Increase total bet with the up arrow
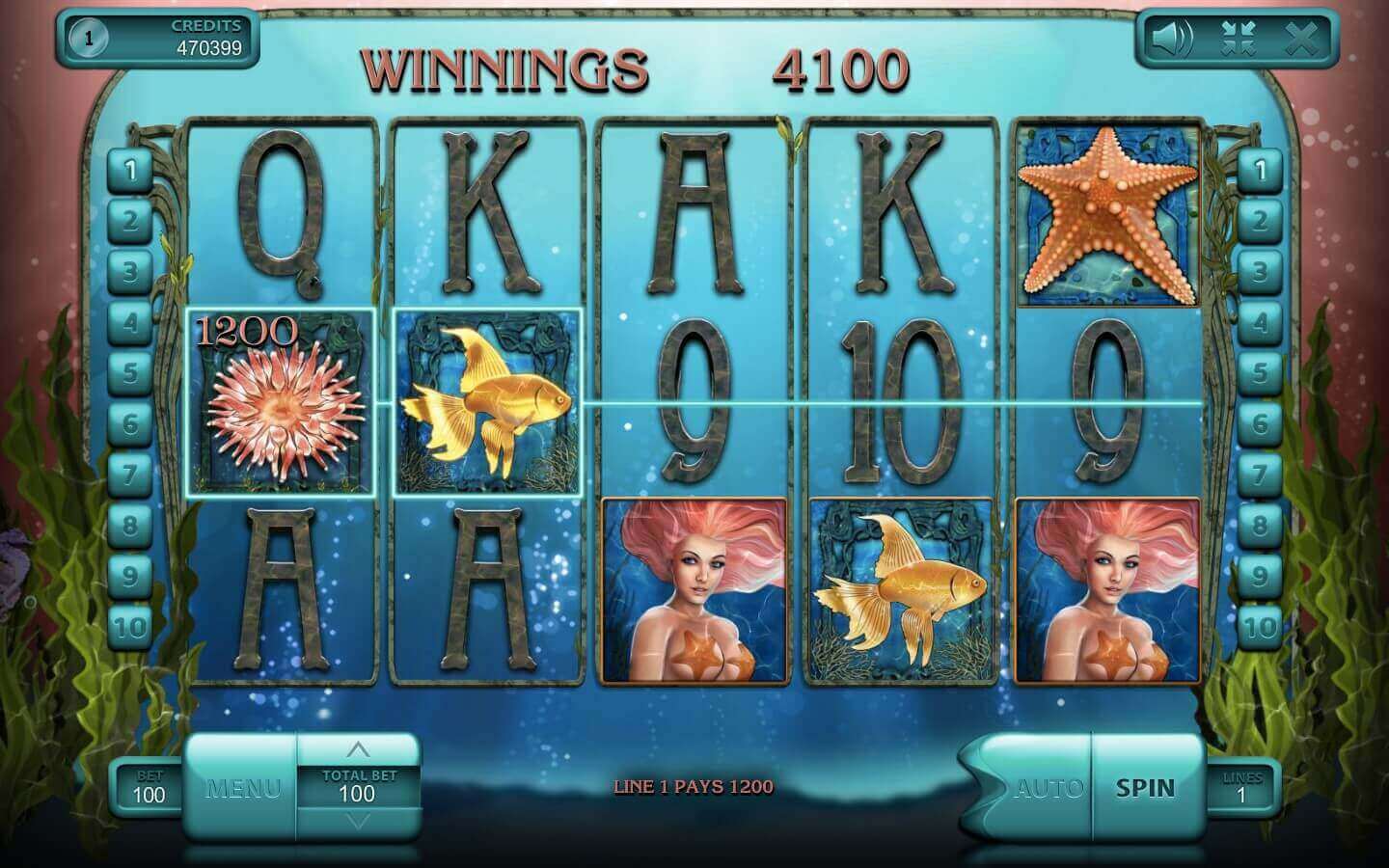The image size is (1389, 868). click(358, 749)
